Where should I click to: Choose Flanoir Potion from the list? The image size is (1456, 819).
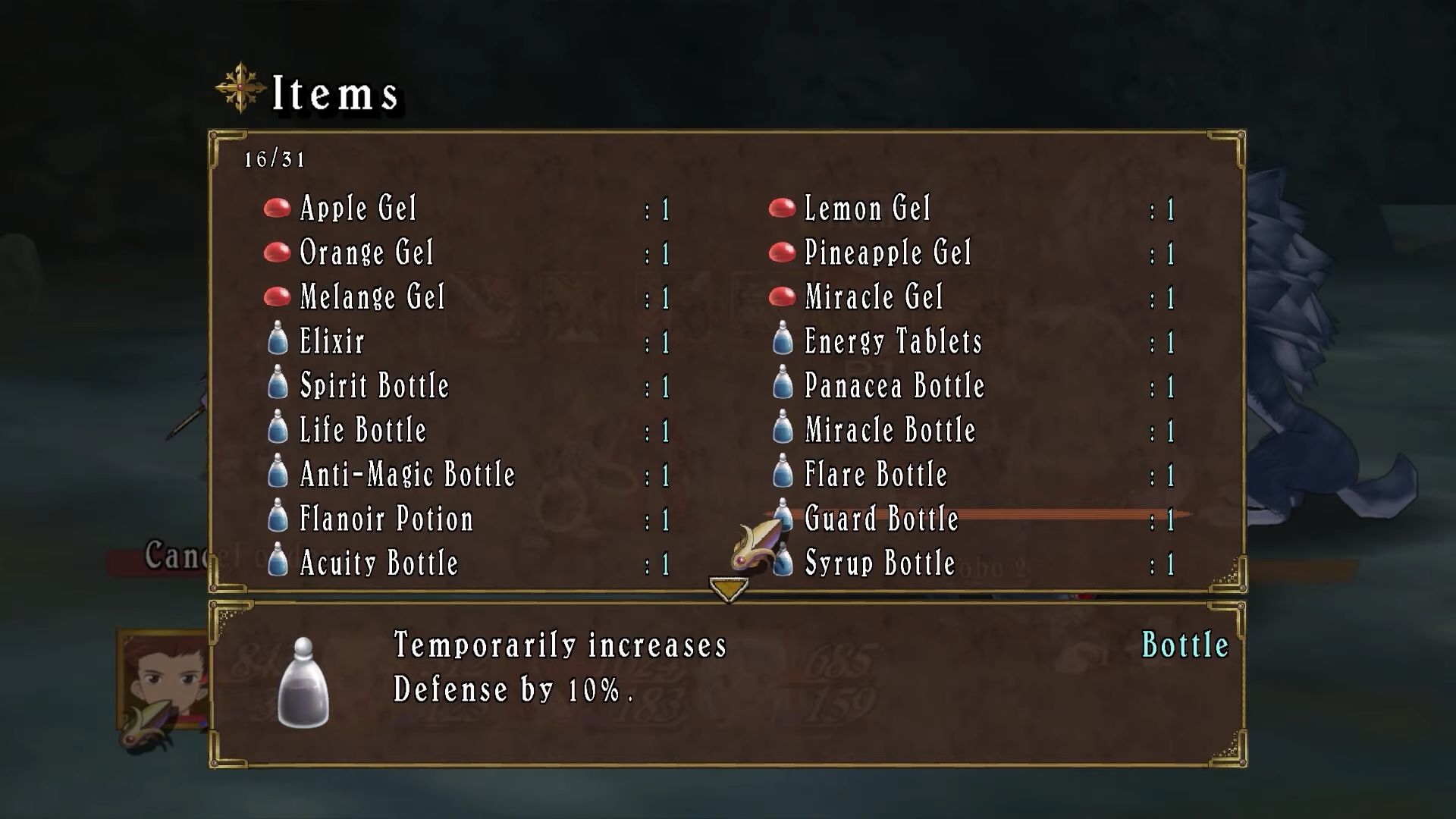pyautogui.click(x=386, y=519)
